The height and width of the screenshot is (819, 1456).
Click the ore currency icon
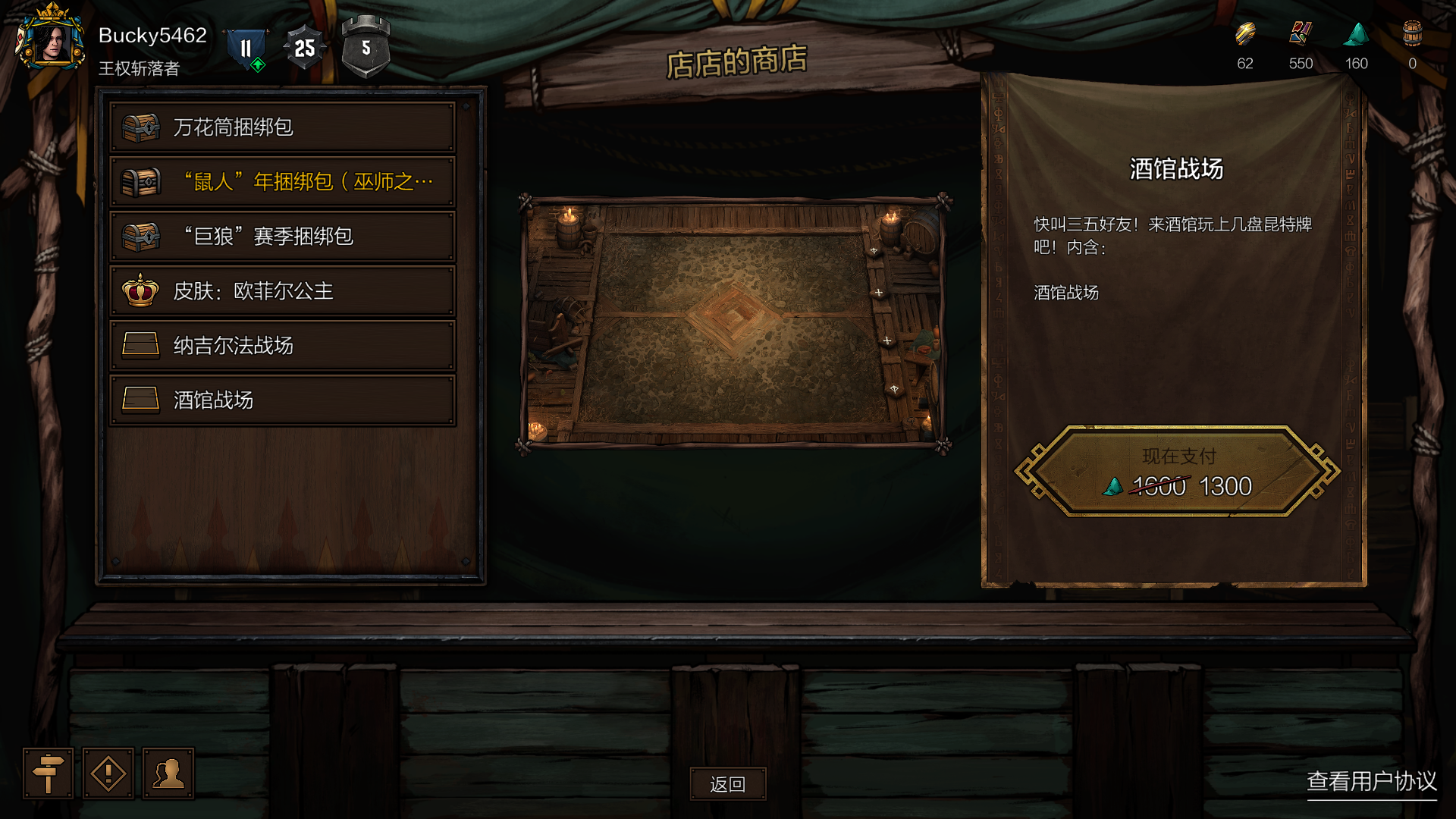coord(1244,35)
